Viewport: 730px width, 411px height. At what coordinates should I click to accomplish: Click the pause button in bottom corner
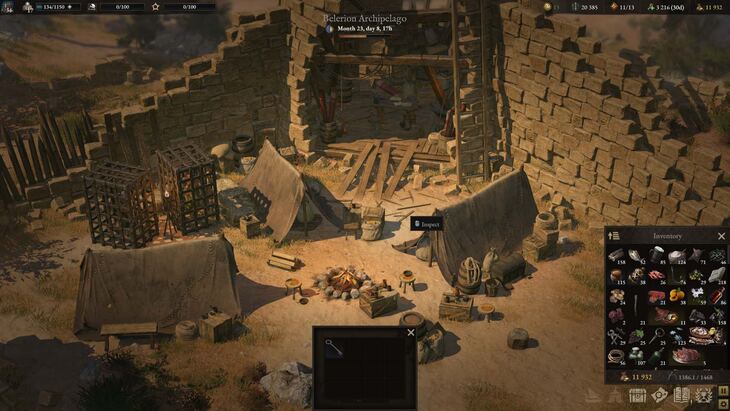click(721, 391)
